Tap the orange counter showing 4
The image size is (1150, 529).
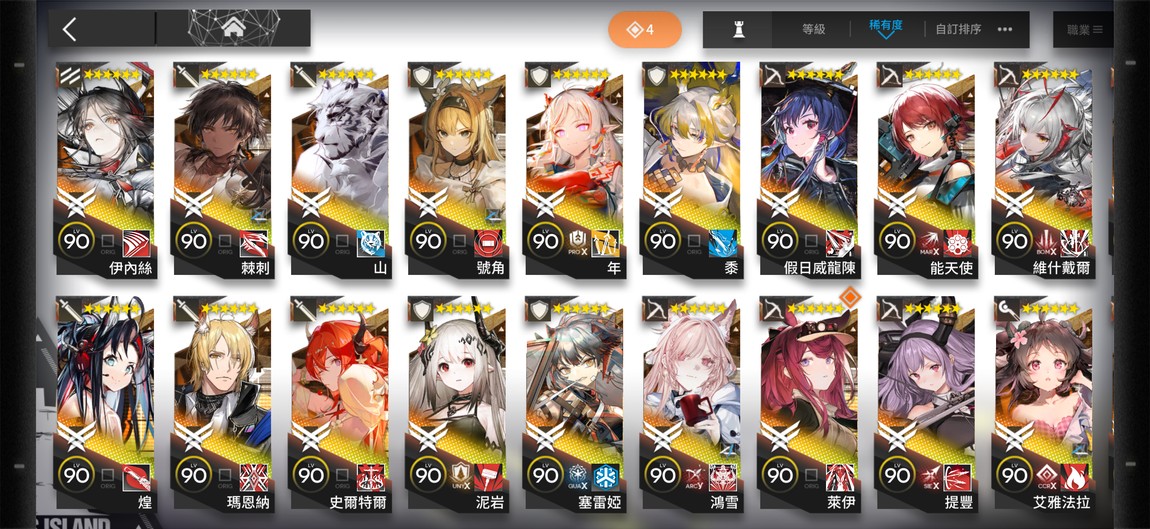(644, 30)
